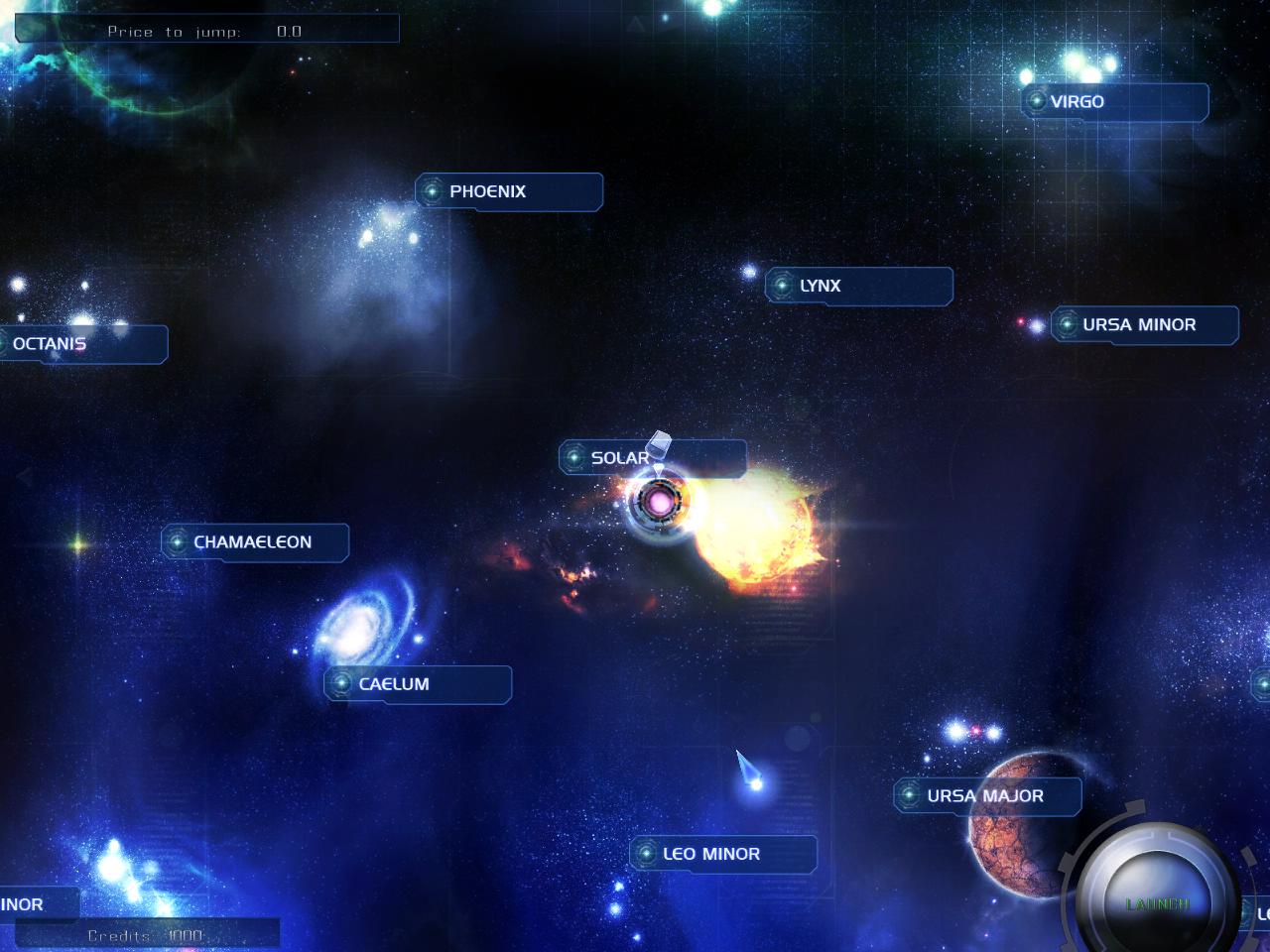Pick the Ursa Minor destination
Image resolution: width=1270 pixels, height=952 pixels.
coord(1144,324)
